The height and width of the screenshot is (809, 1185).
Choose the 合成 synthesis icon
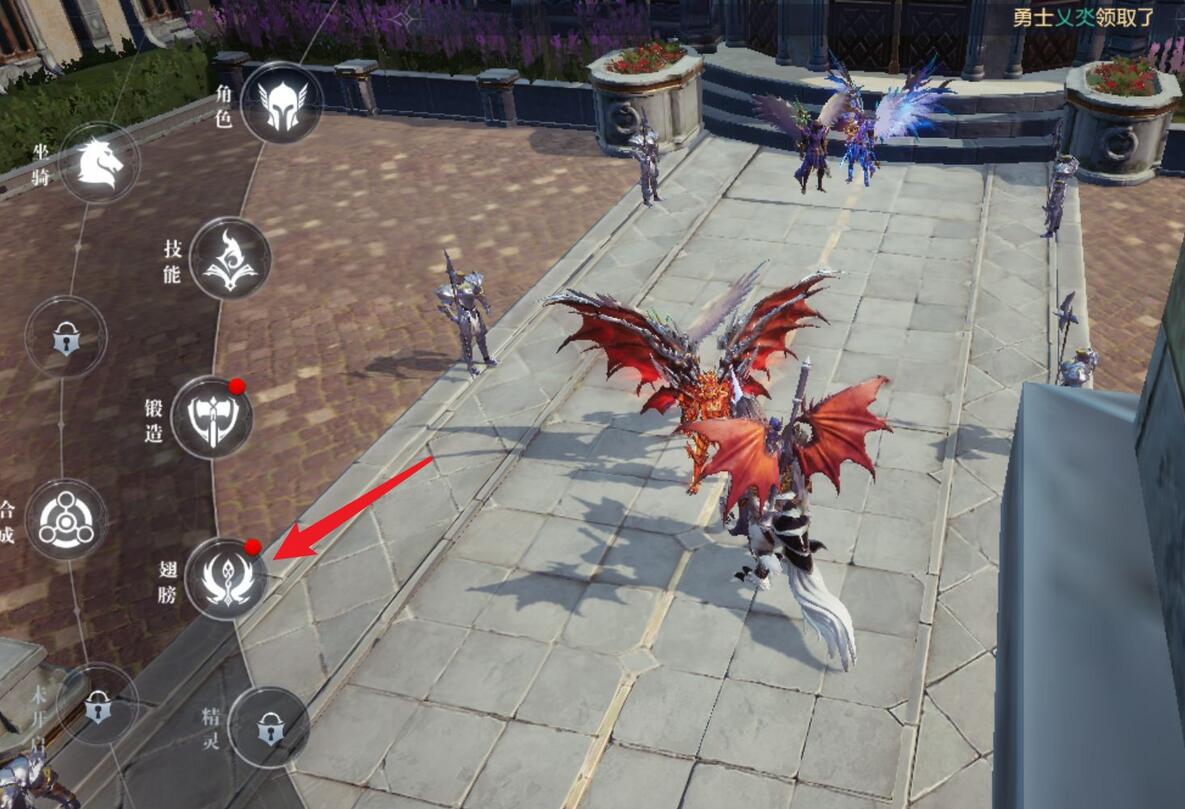(66, 519)
